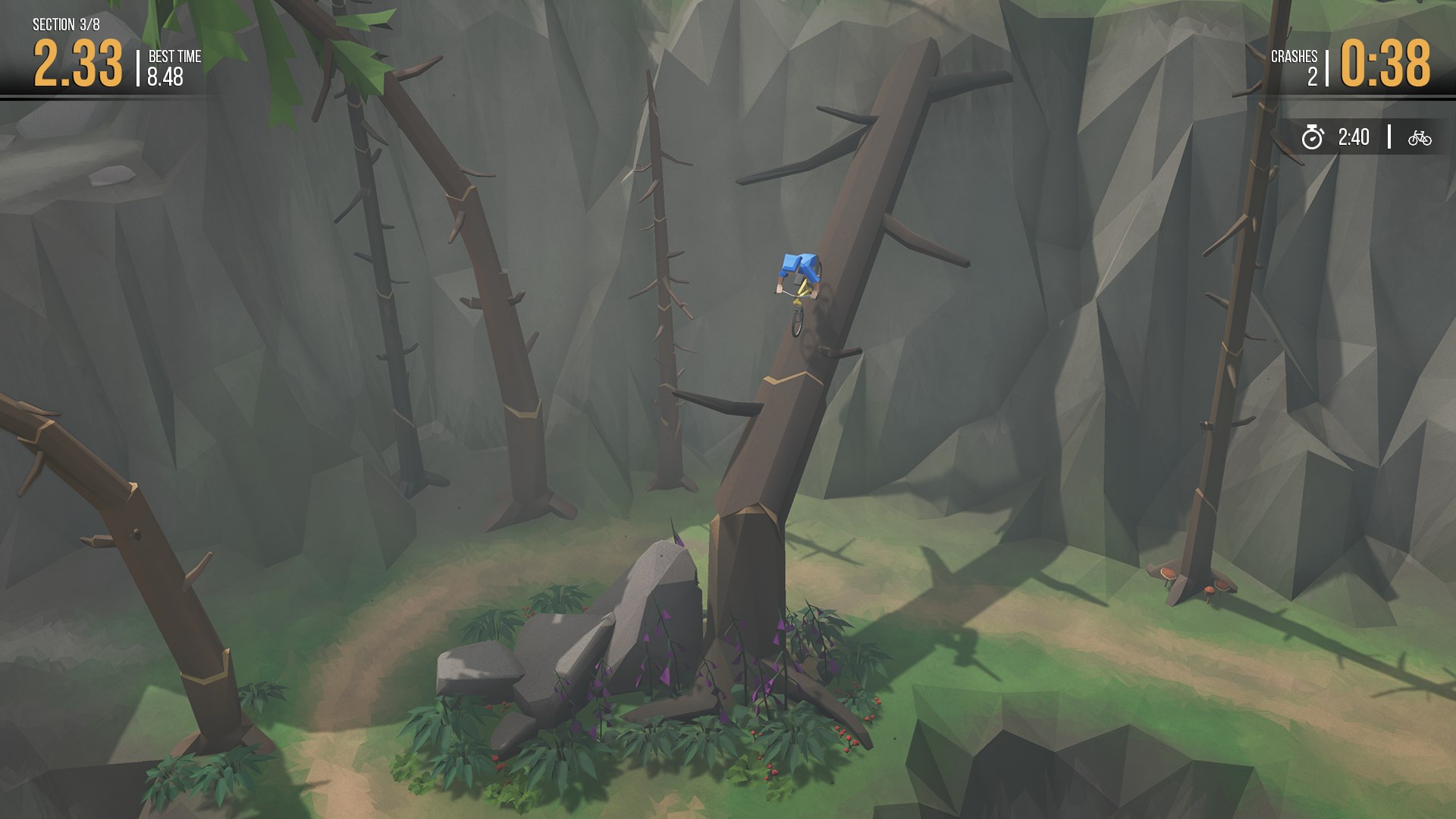Toggle the Best Time display
The width and height of the screenshot is (1456, 819).
171,67
